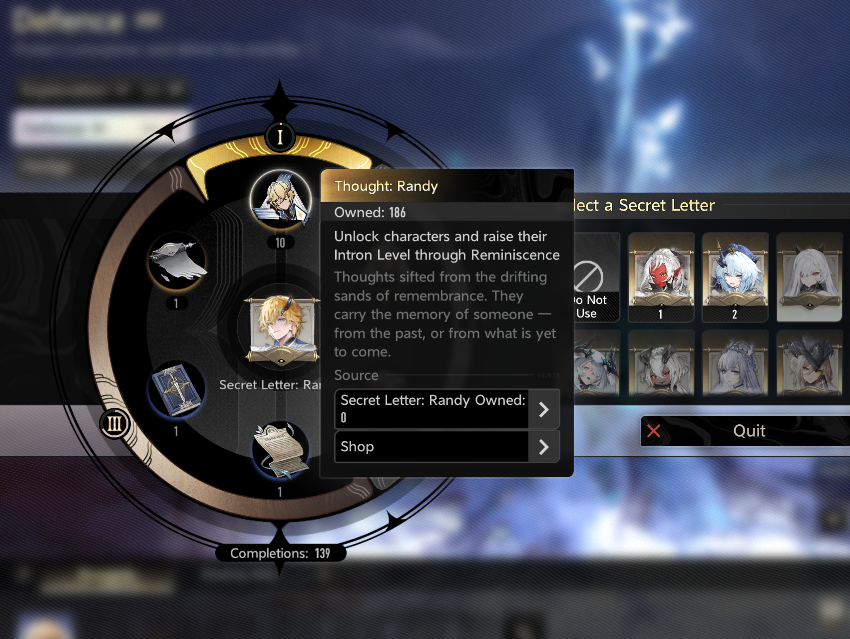
Task: Quit the Secret Letter selection
Action: click(x=745, y=431)
